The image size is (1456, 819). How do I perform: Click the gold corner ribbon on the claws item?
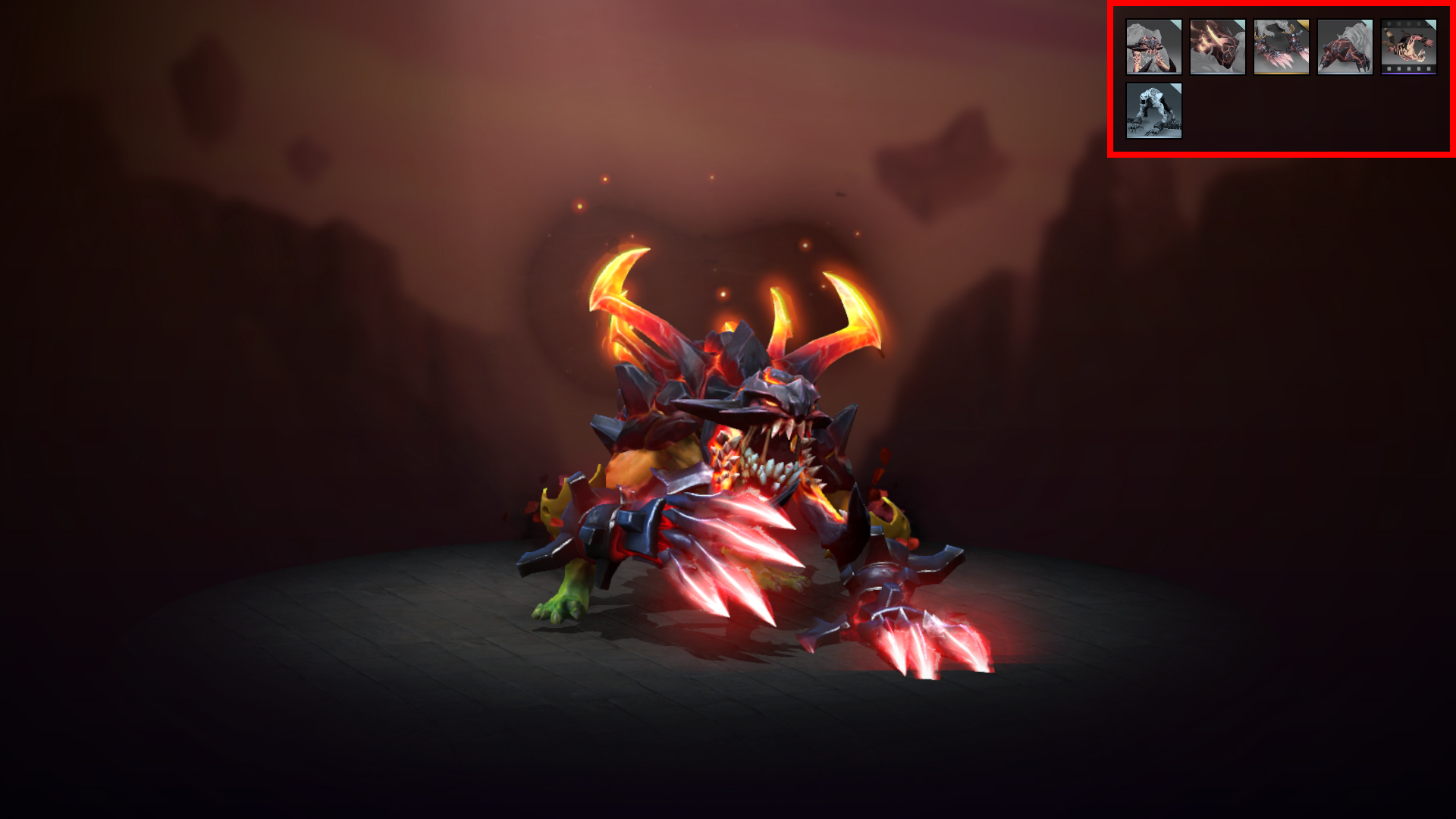point(1305,23)
